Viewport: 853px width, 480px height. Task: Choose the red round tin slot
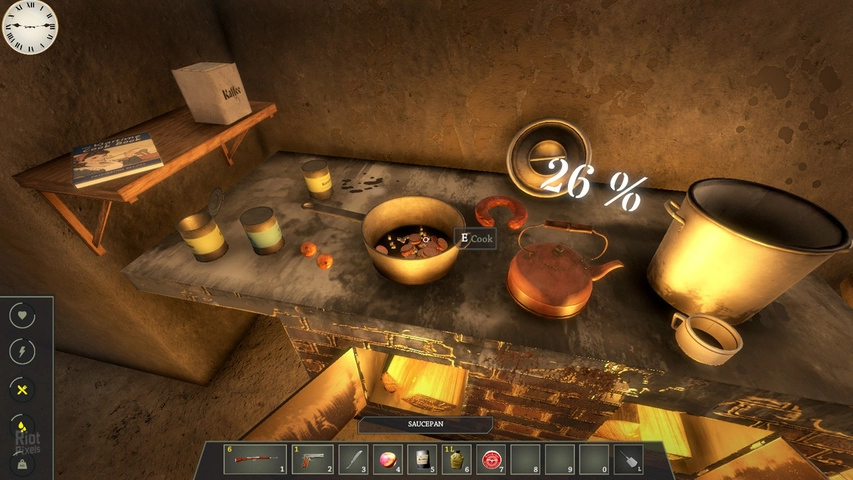(492, 459)
